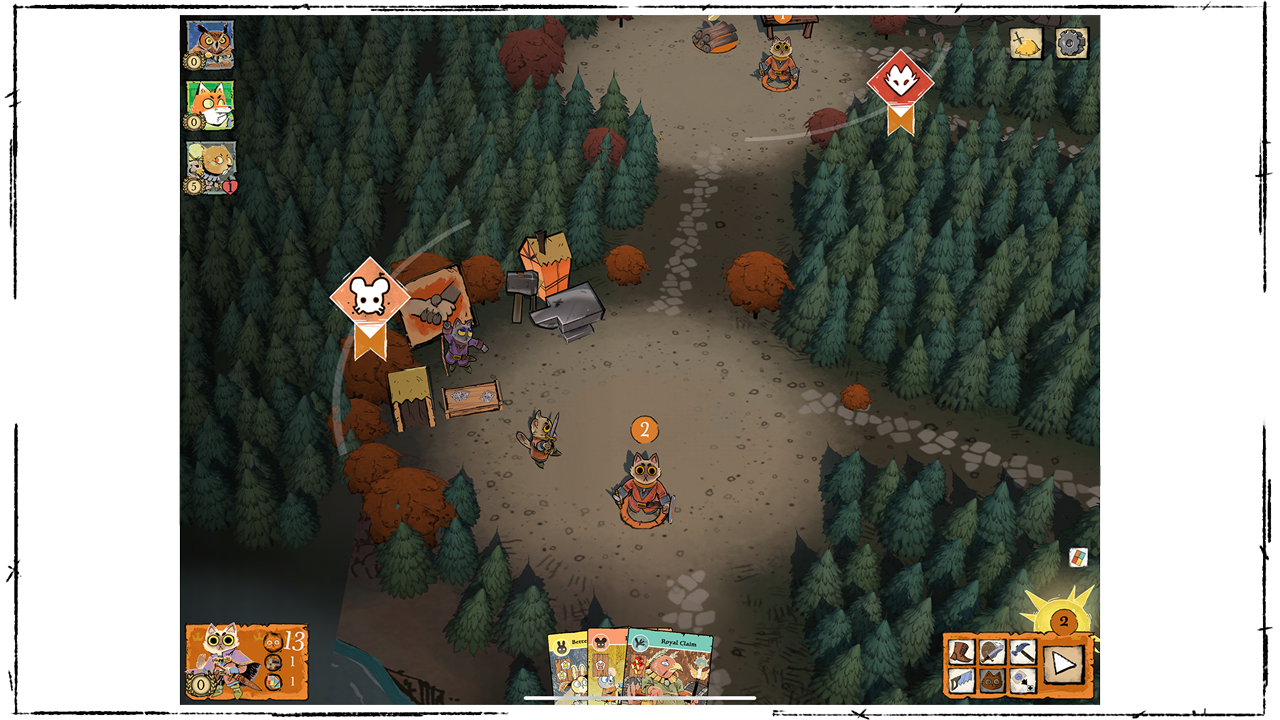Open the gear settings menu
The image size is (1280, 720).
(1071, 43)
